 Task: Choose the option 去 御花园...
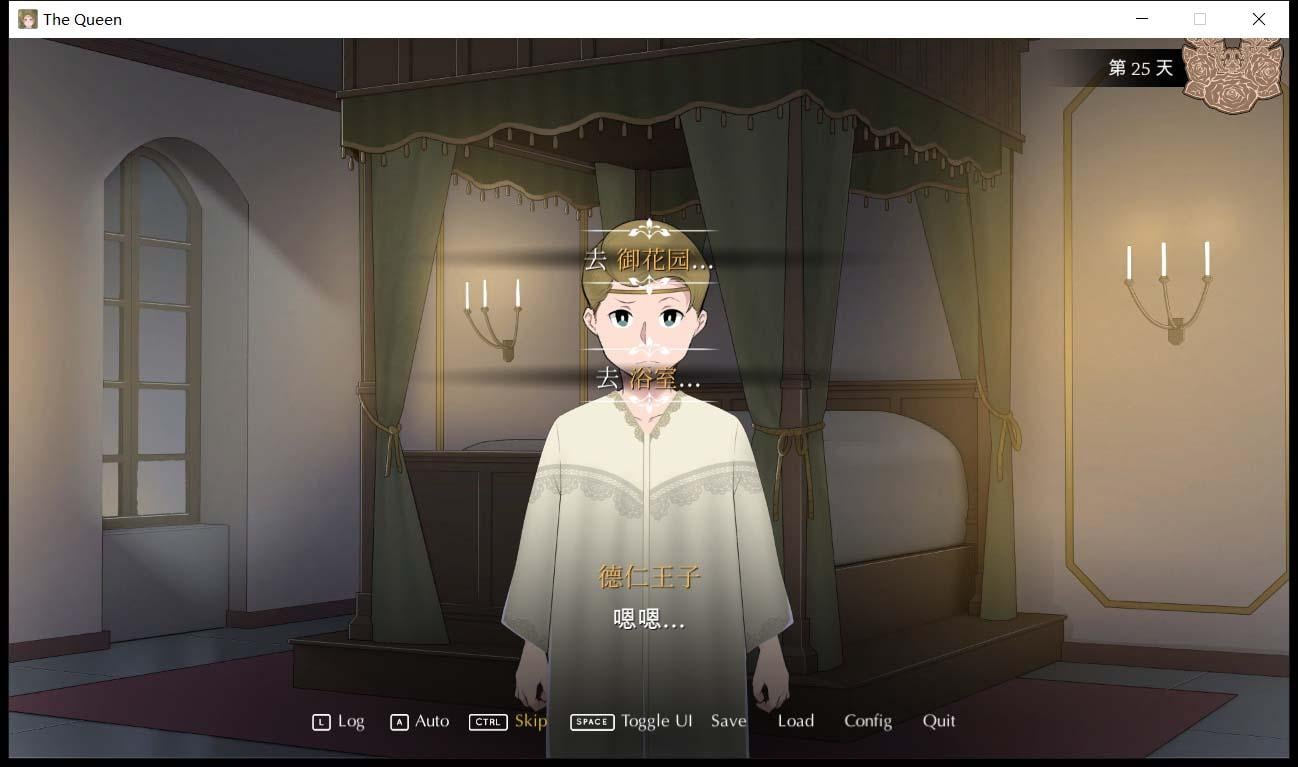coord(647,259)
